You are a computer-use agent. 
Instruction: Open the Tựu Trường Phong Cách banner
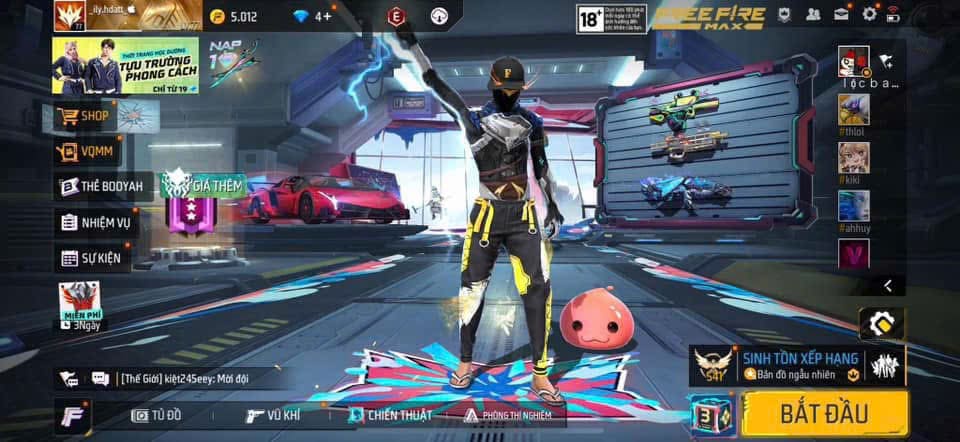coord(125,66)
